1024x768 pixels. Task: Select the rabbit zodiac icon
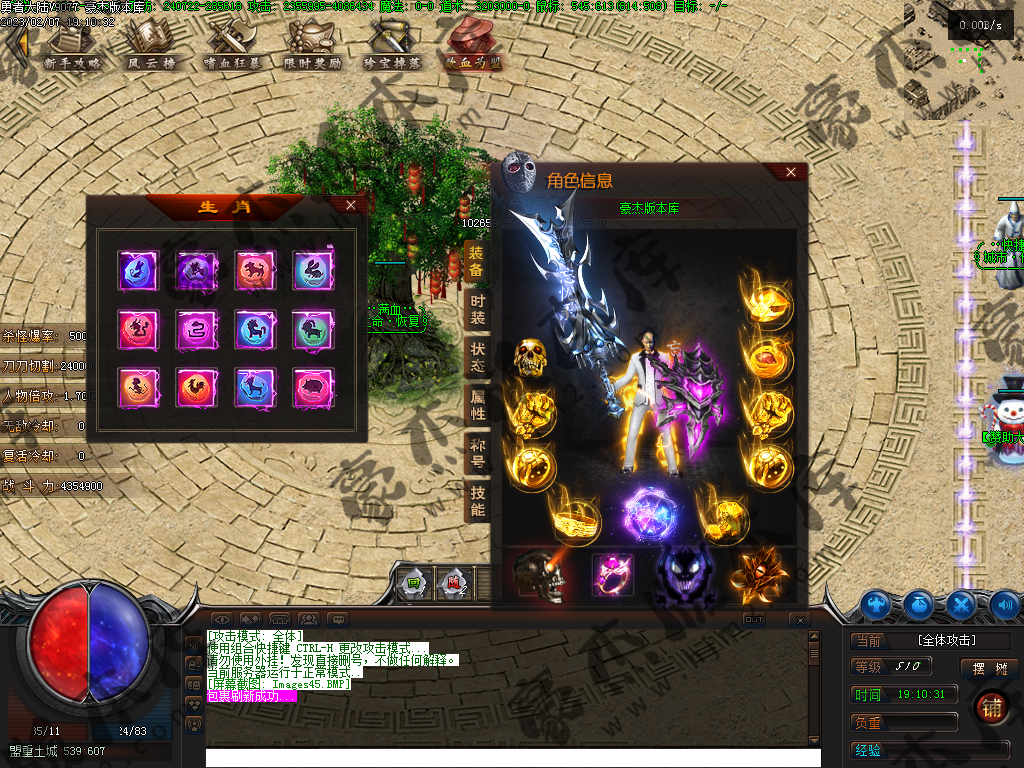tap(312, 271)
